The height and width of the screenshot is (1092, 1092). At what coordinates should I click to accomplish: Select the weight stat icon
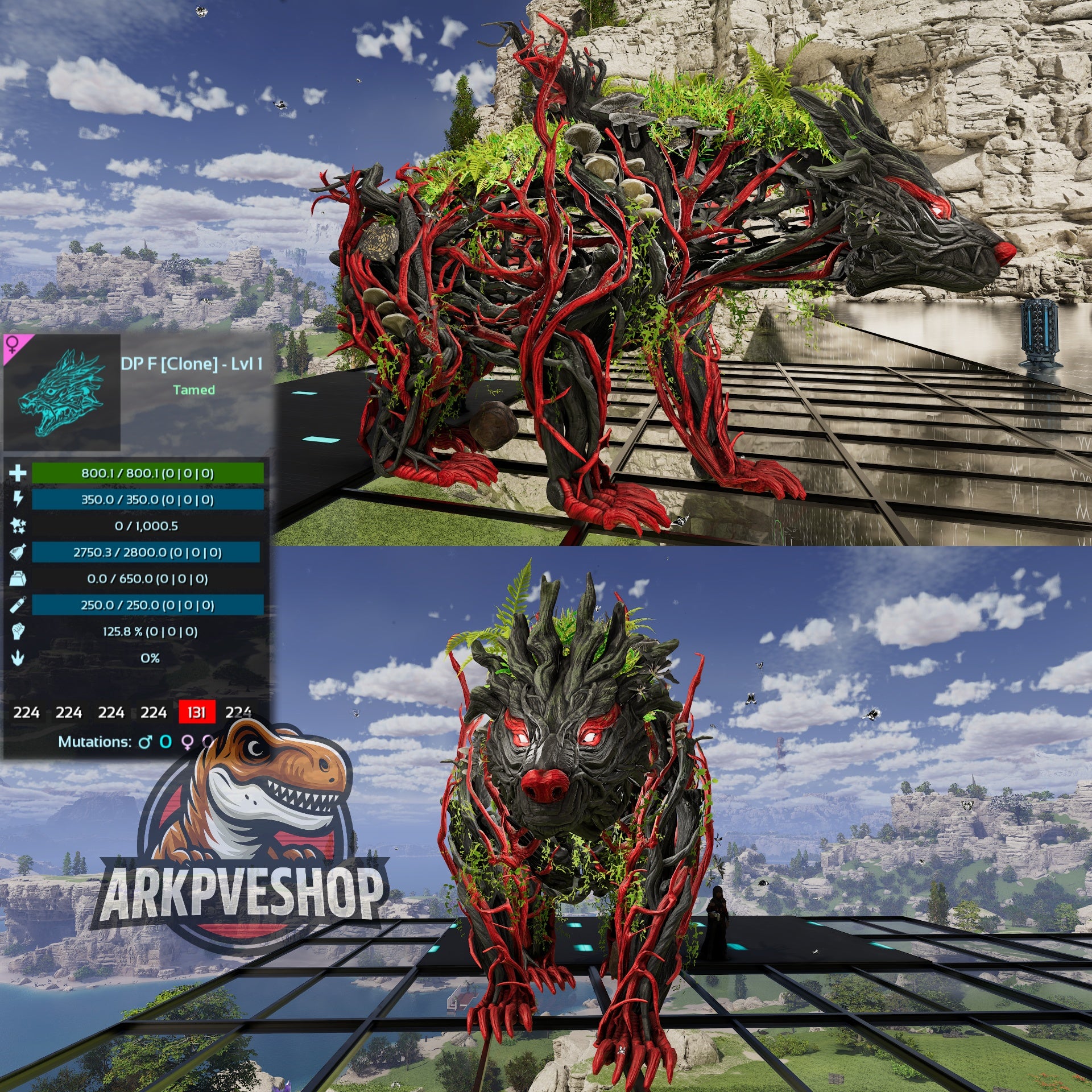(18, 579)
